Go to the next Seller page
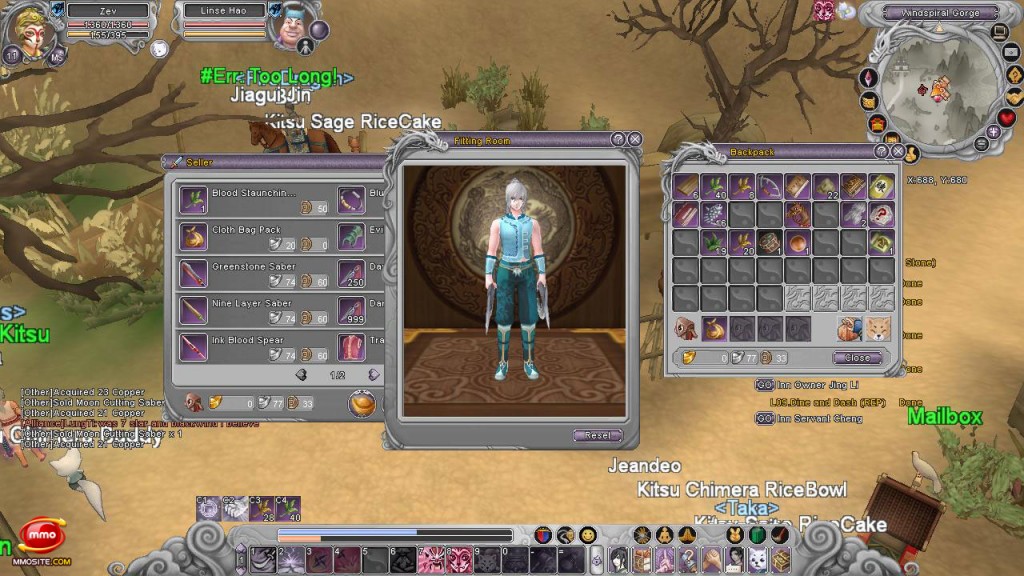The image size is (1024, 576). (x=373, y=375)
